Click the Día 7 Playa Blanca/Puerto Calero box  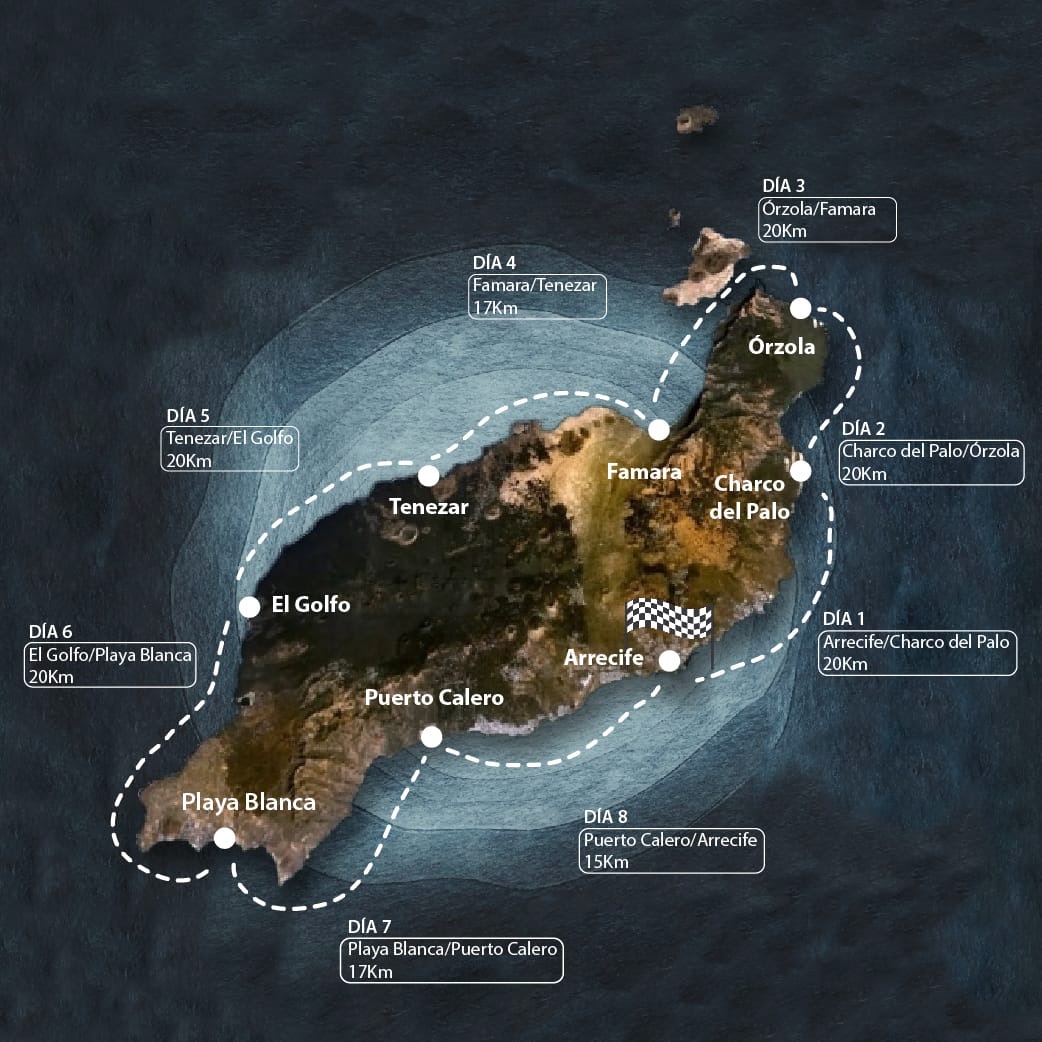pyautogui.click(x=453, y=960)
